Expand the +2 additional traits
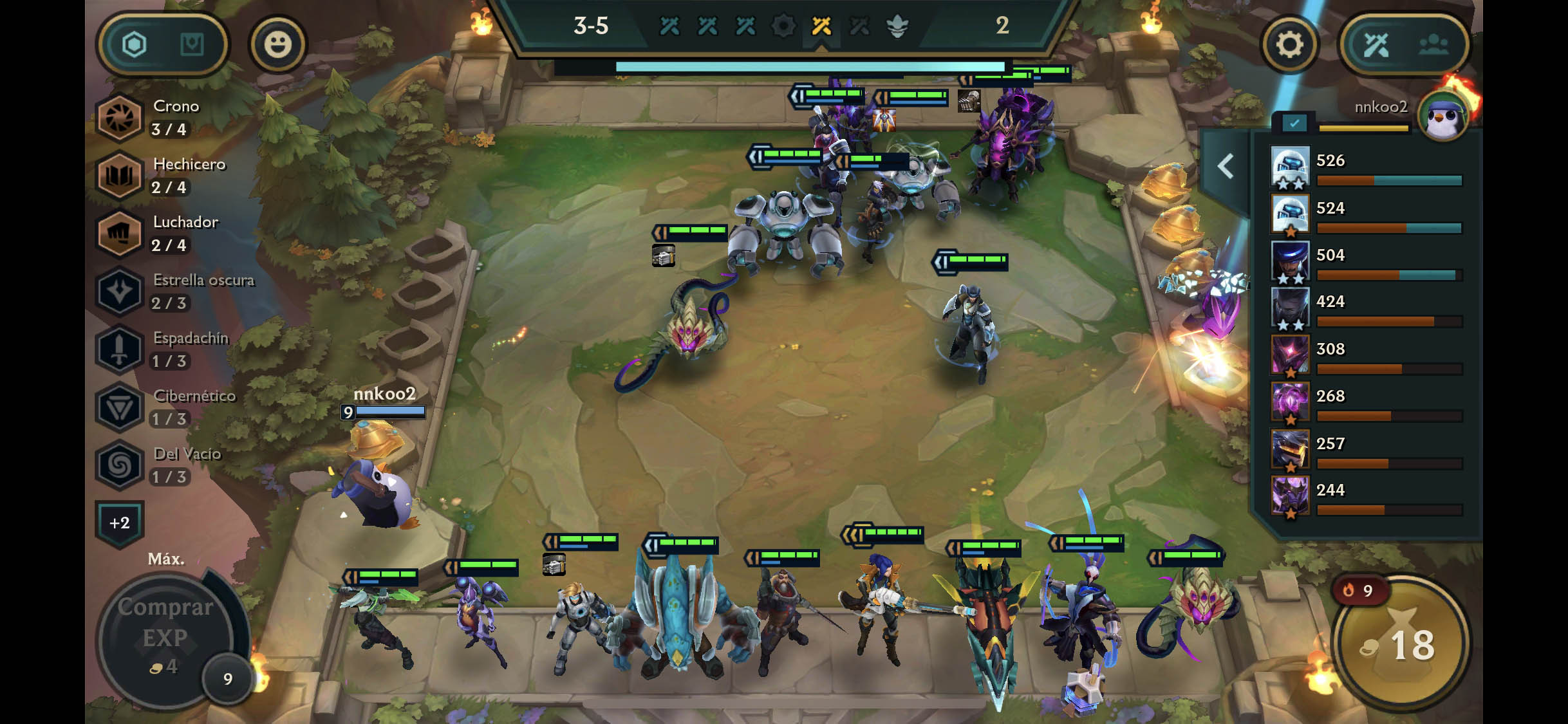Screen dimensions: 1568x724 120,523
